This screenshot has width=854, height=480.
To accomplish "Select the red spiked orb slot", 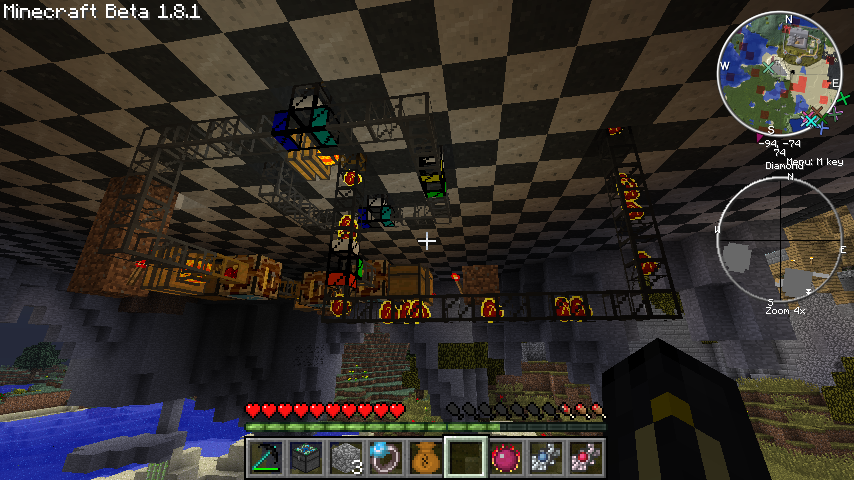I will (505, 458).
